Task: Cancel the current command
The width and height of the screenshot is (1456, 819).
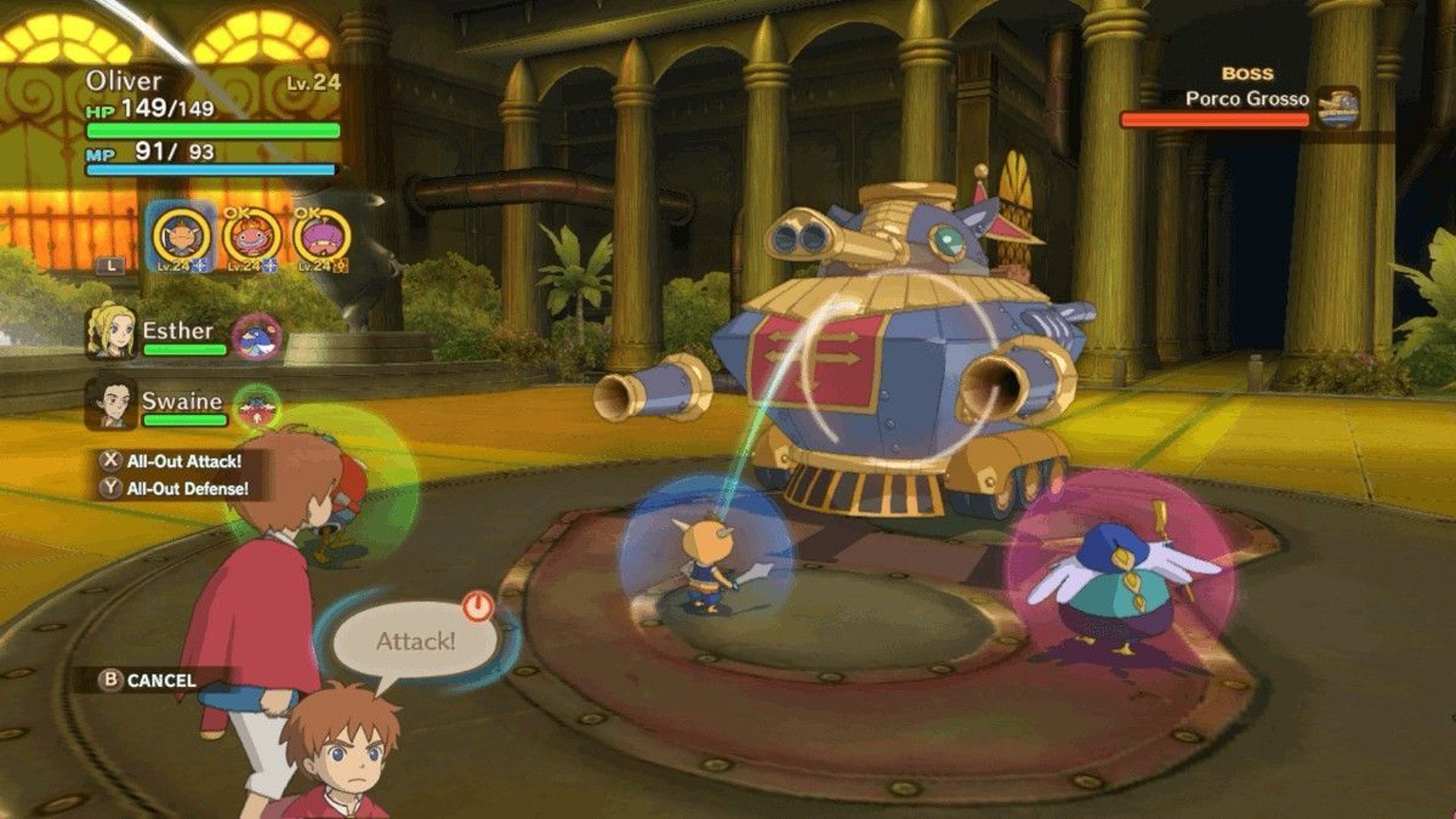Action: 149,680
